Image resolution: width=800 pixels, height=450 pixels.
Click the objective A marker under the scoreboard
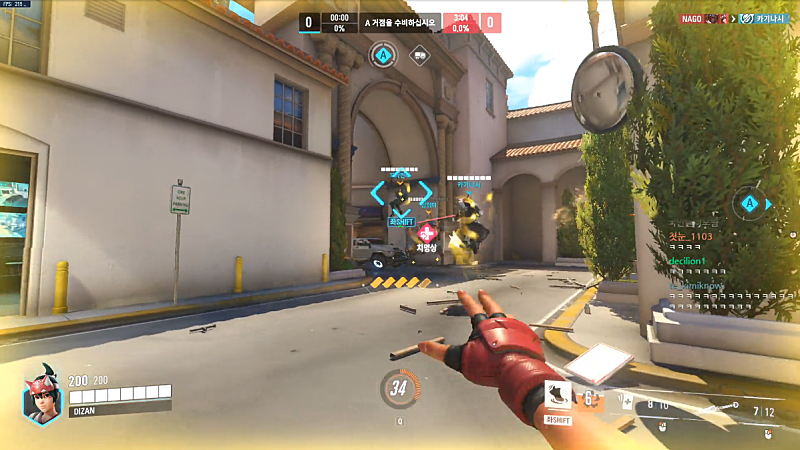click(x=381, y=54)
